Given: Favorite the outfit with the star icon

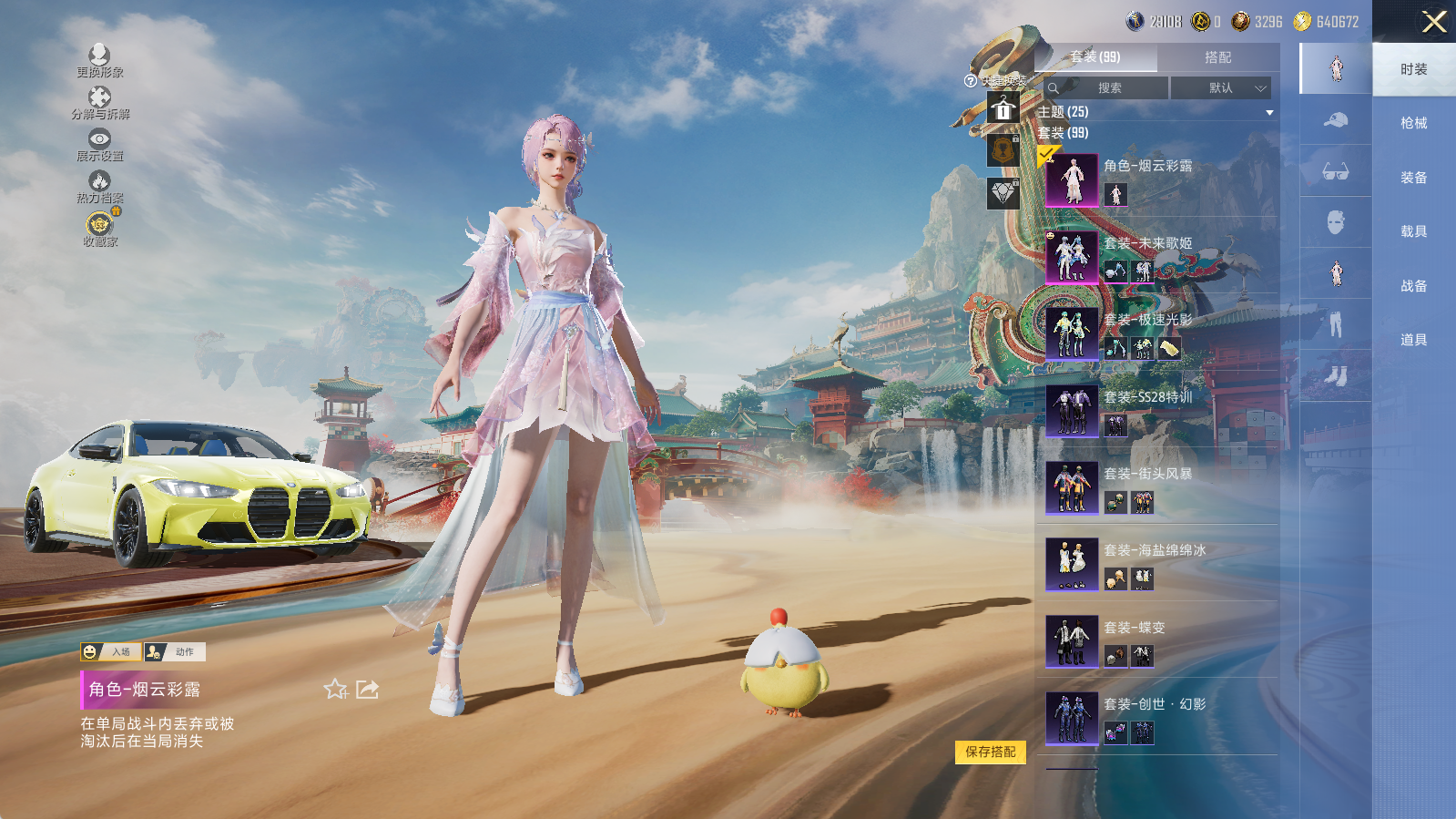Looking at the screenshot, I should coord(335,690).
